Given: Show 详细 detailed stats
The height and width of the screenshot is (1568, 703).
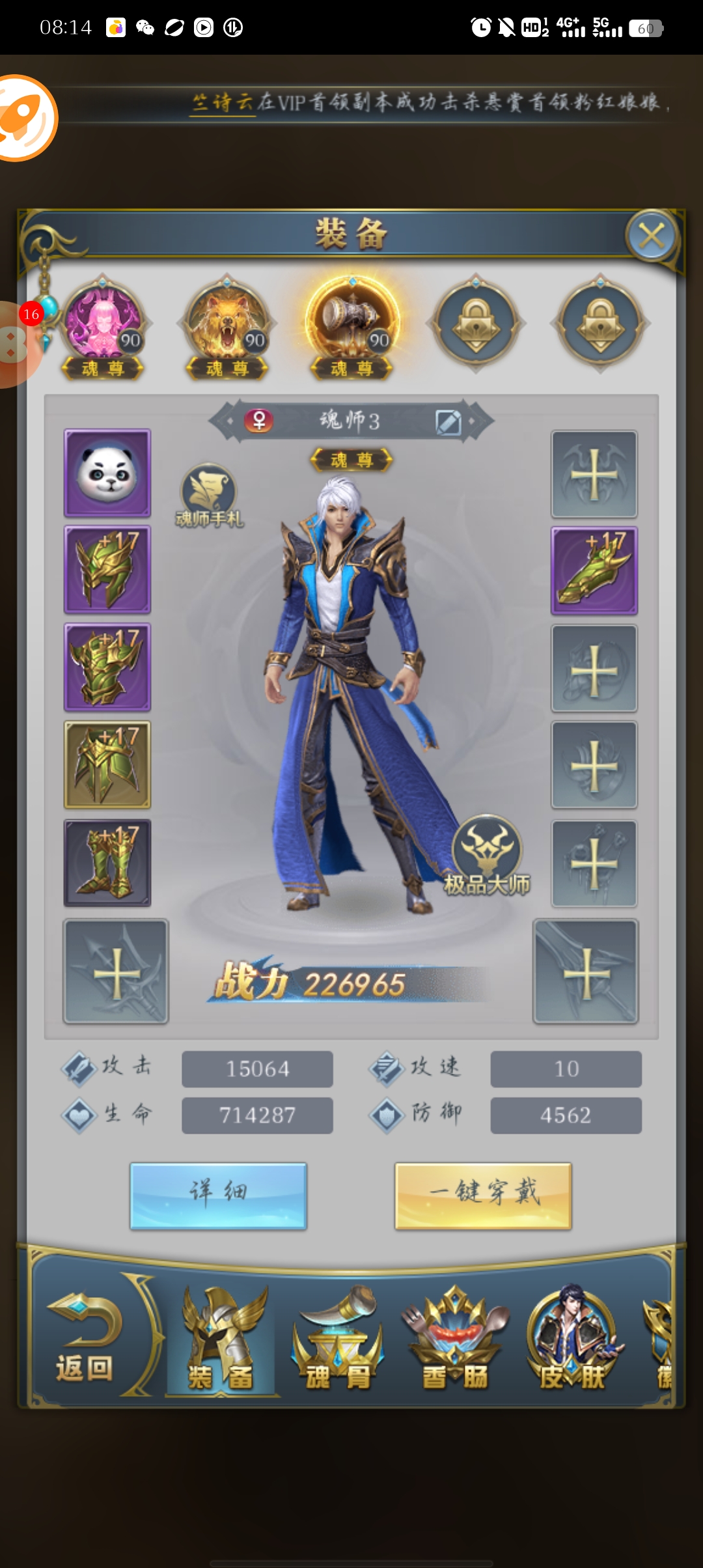Looking at the screenshot, I should (218, 1196).
